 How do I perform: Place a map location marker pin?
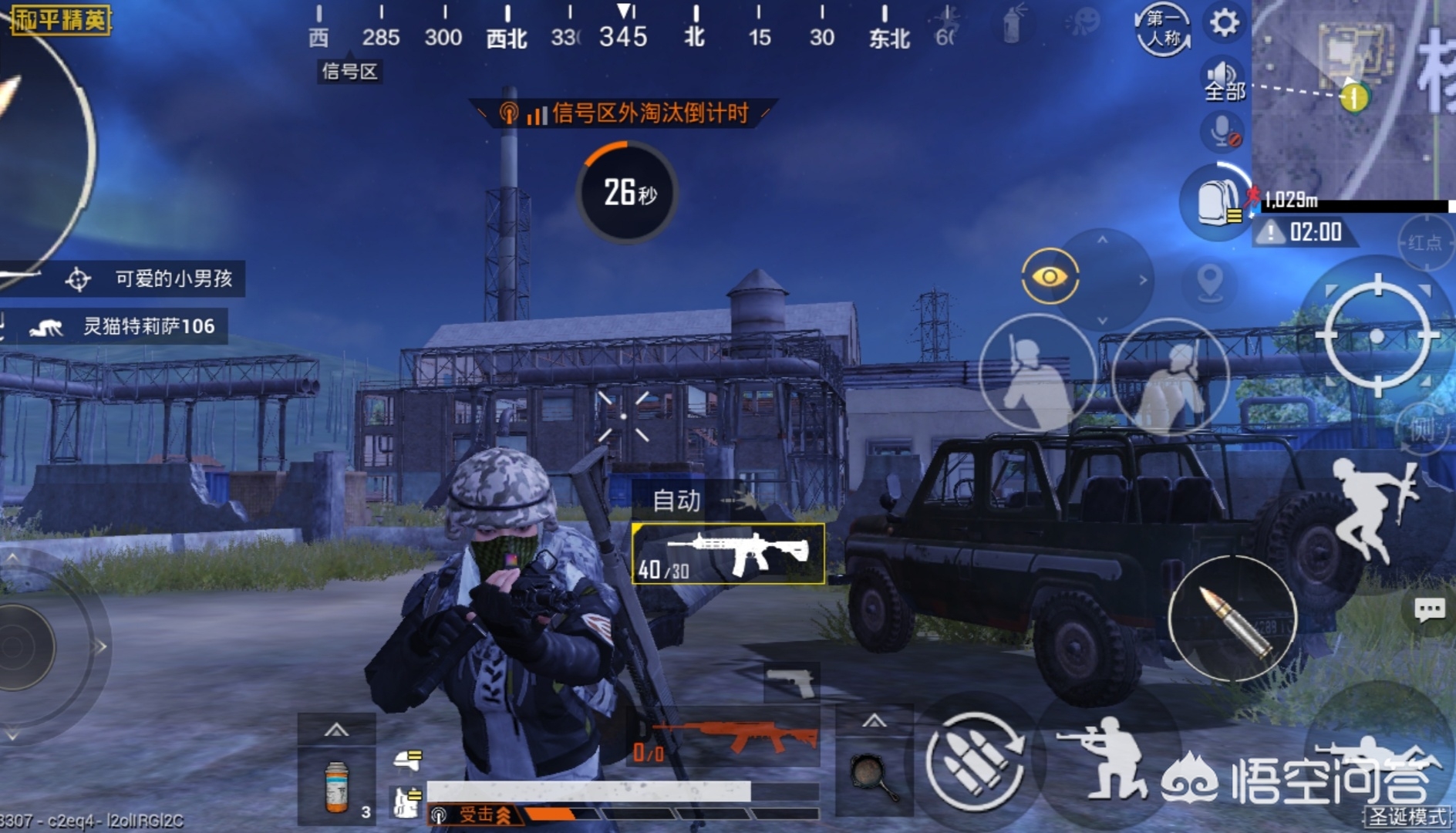(x=1209, y=282)
